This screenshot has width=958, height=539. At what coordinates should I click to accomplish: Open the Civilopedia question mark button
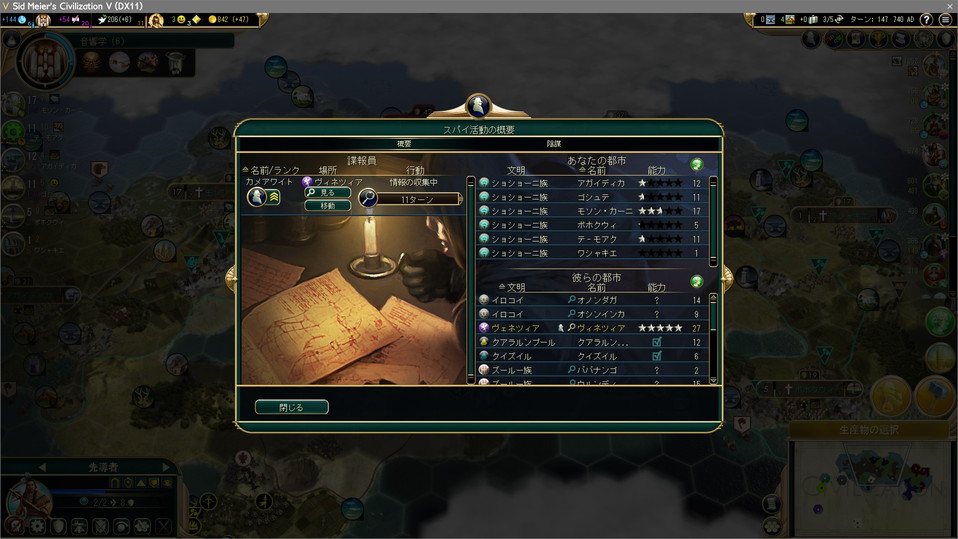coord(927,19)
